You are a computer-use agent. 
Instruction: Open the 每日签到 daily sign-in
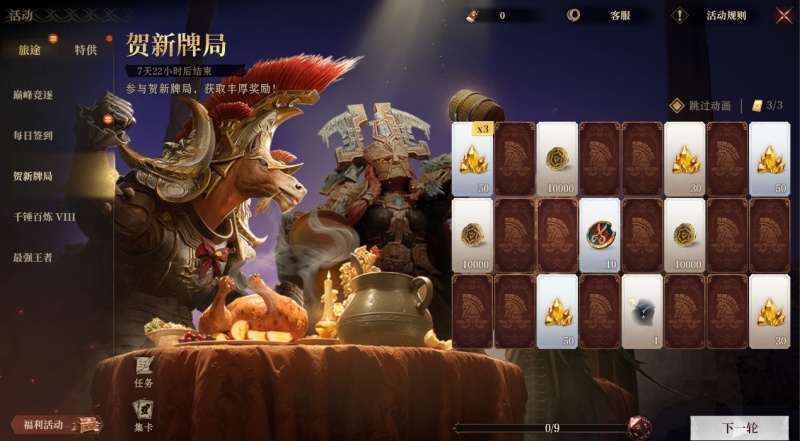tap(33, 135)
